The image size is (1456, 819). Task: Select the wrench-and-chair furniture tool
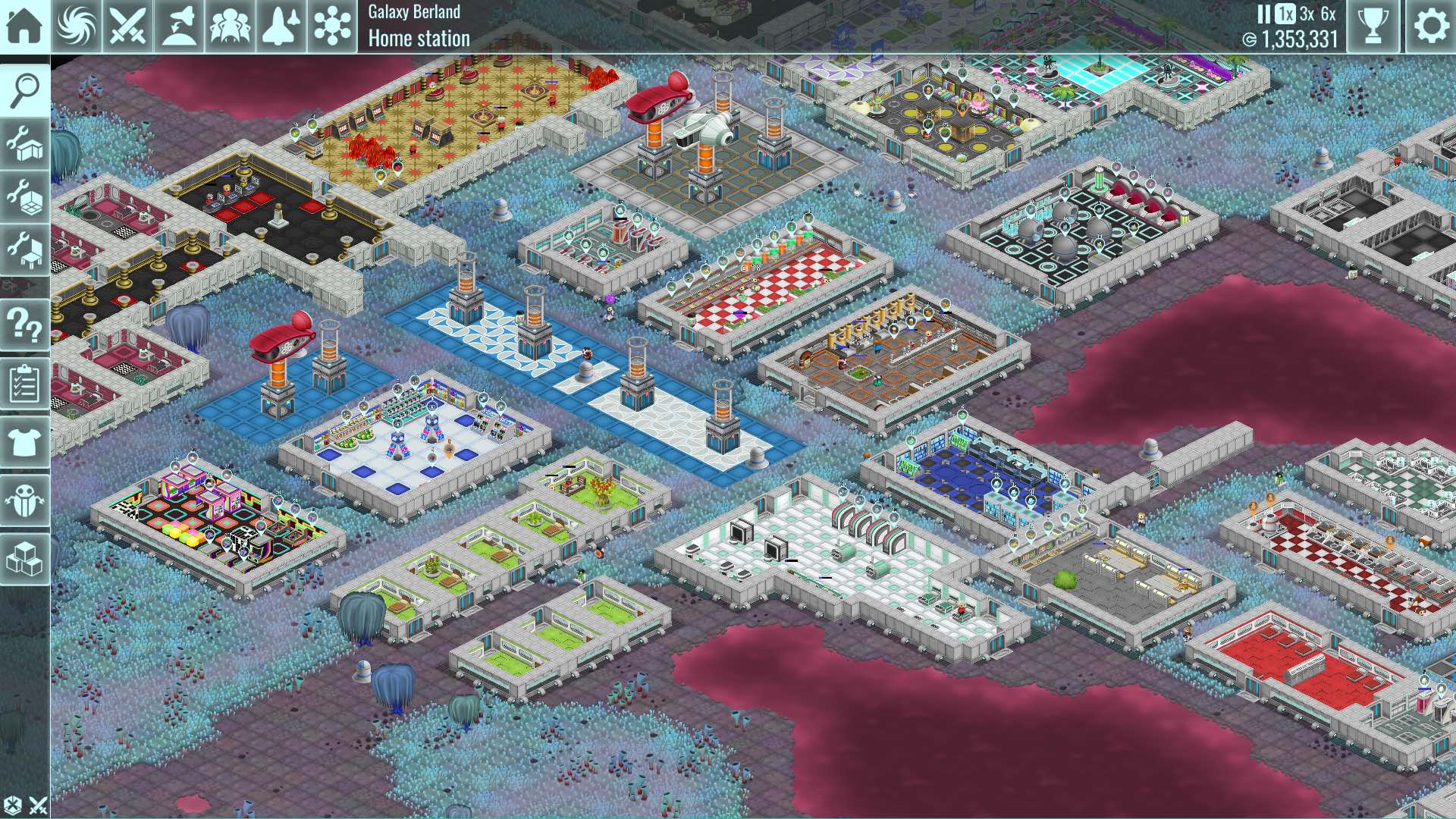(24, 249)
